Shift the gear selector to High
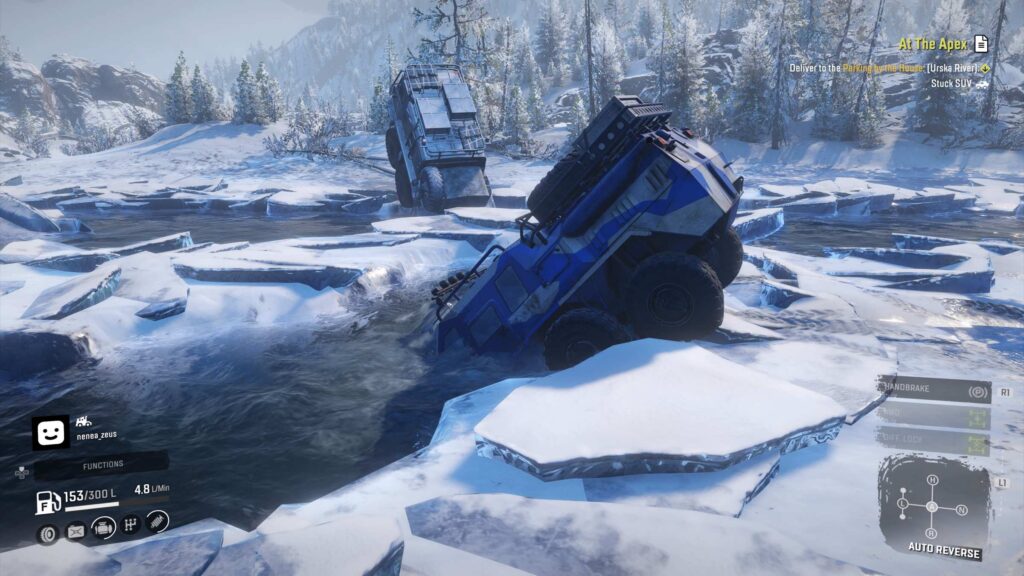1024x576 pixels. click(x=932, y=480)
